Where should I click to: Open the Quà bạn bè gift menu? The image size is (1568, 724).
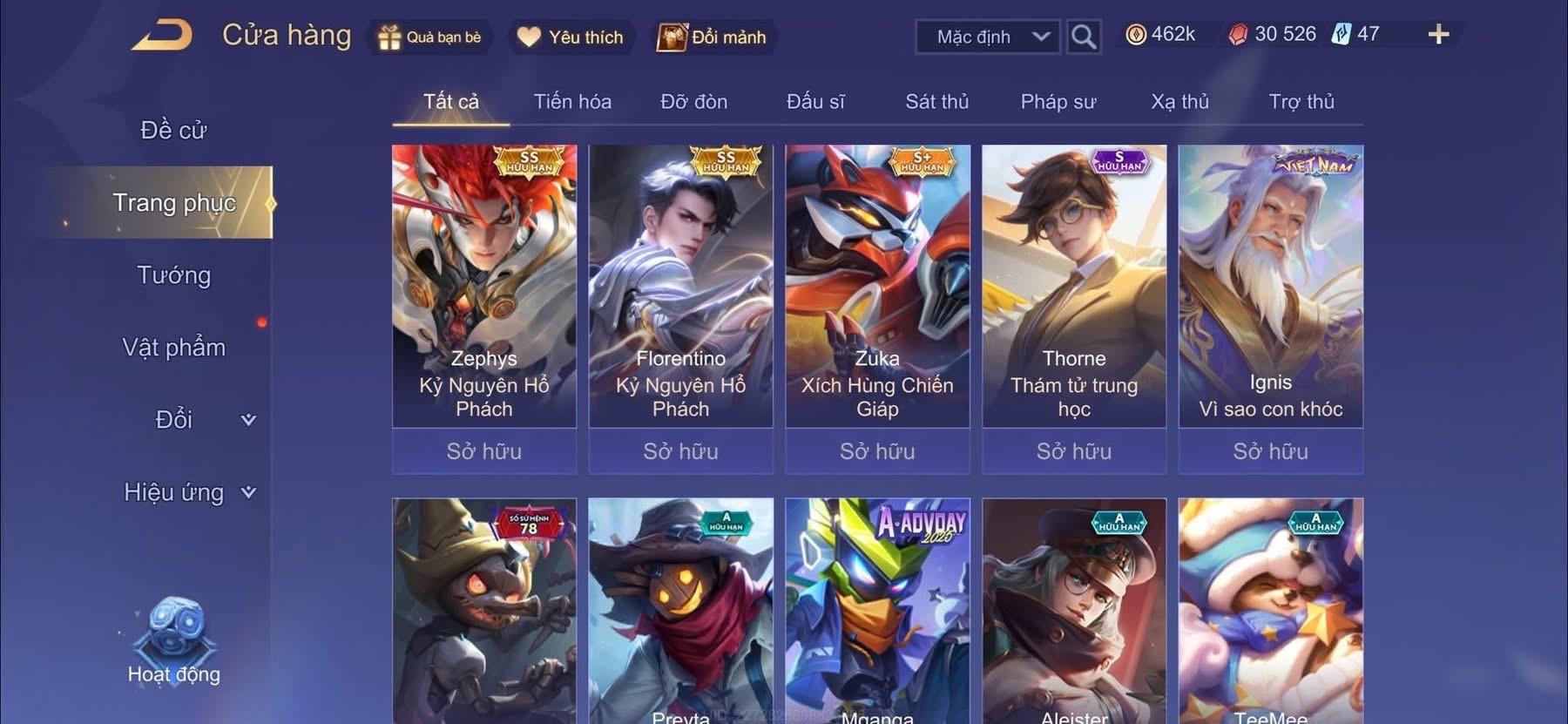pos(429,37)
